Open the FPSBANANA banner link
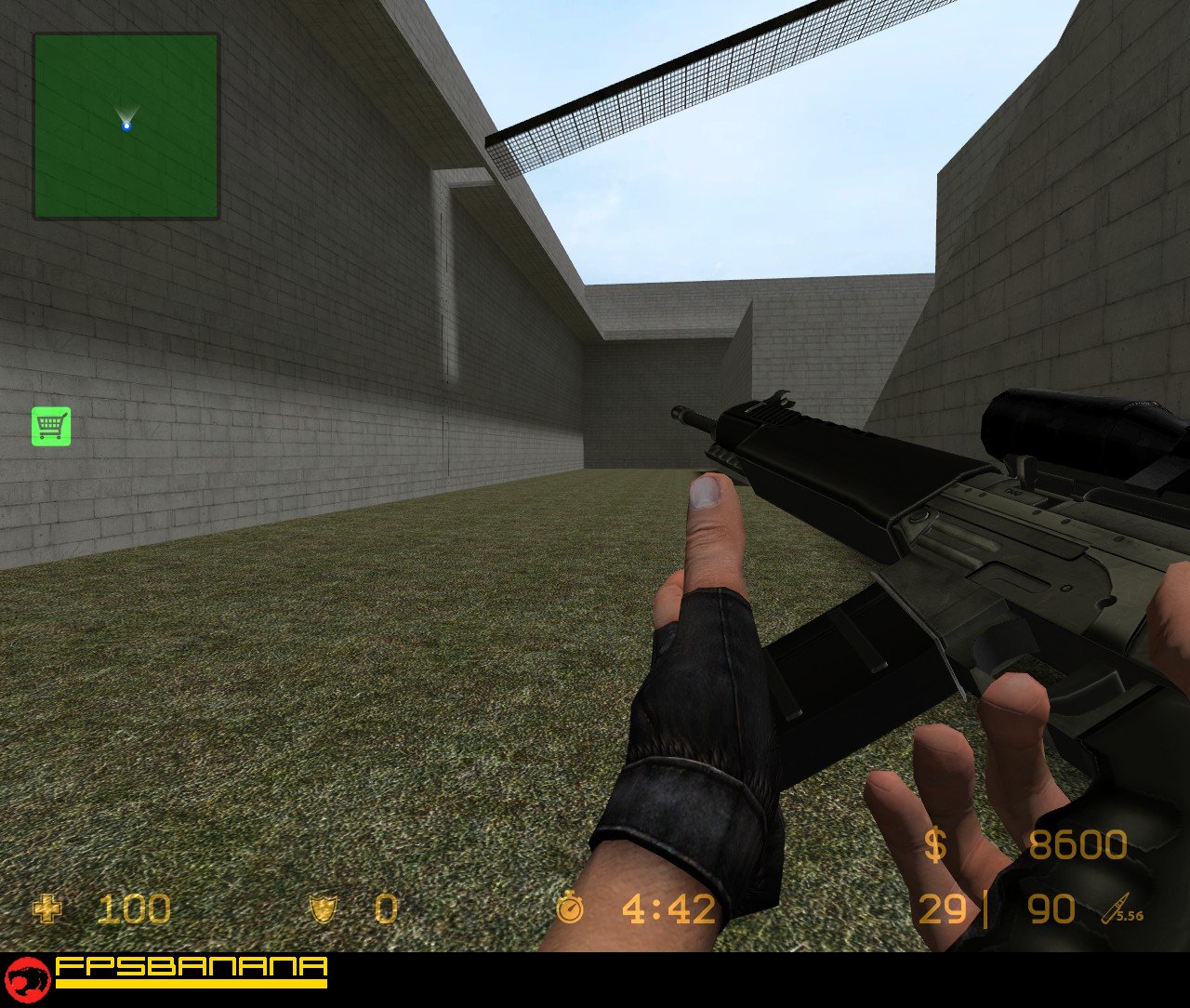The image size is (1190, 1008). pos(186,976)
